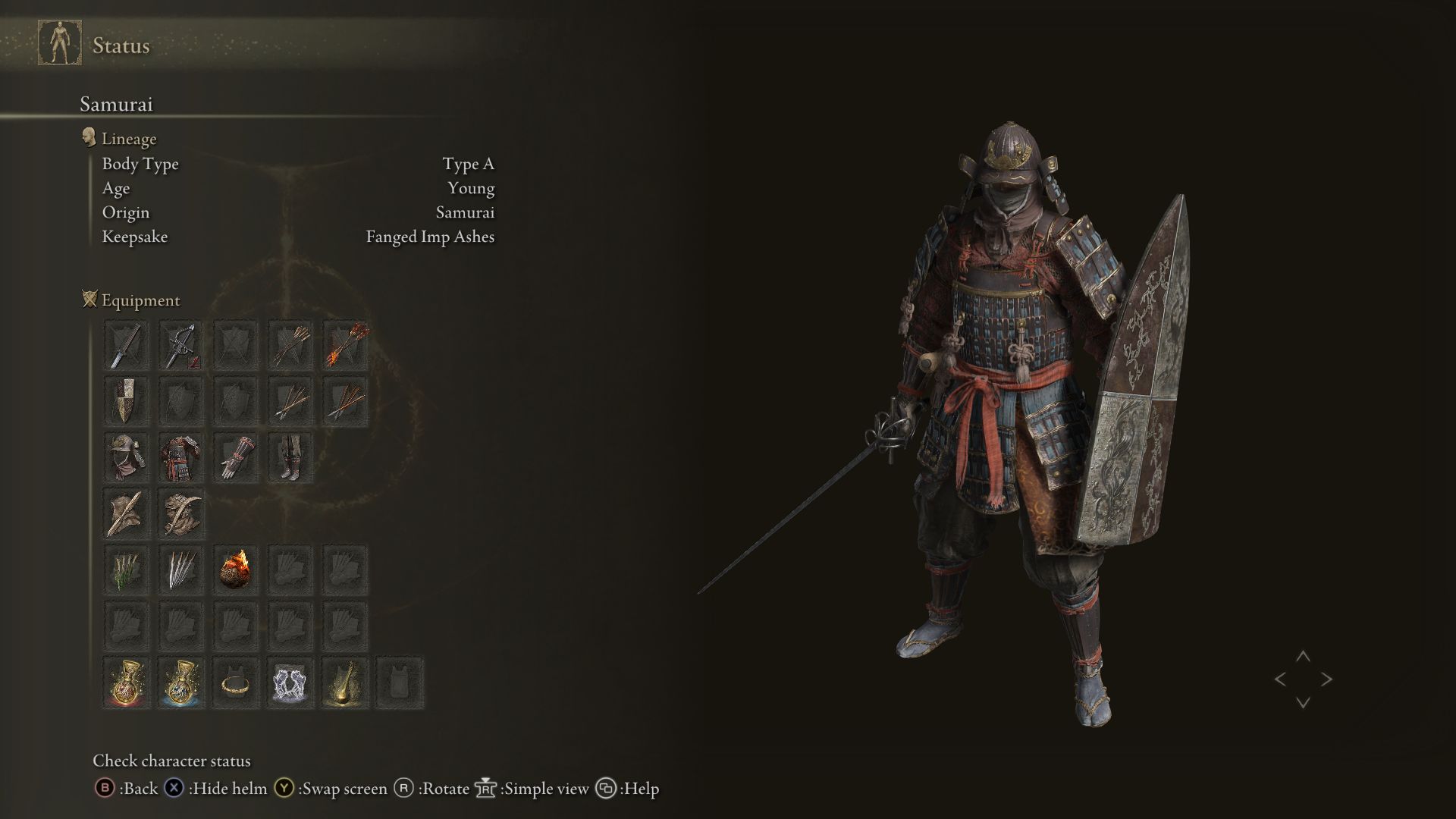Select the golden ring item slot
Image resolution: width=1456 pixels, height=819 pixels.
(235, 682)
